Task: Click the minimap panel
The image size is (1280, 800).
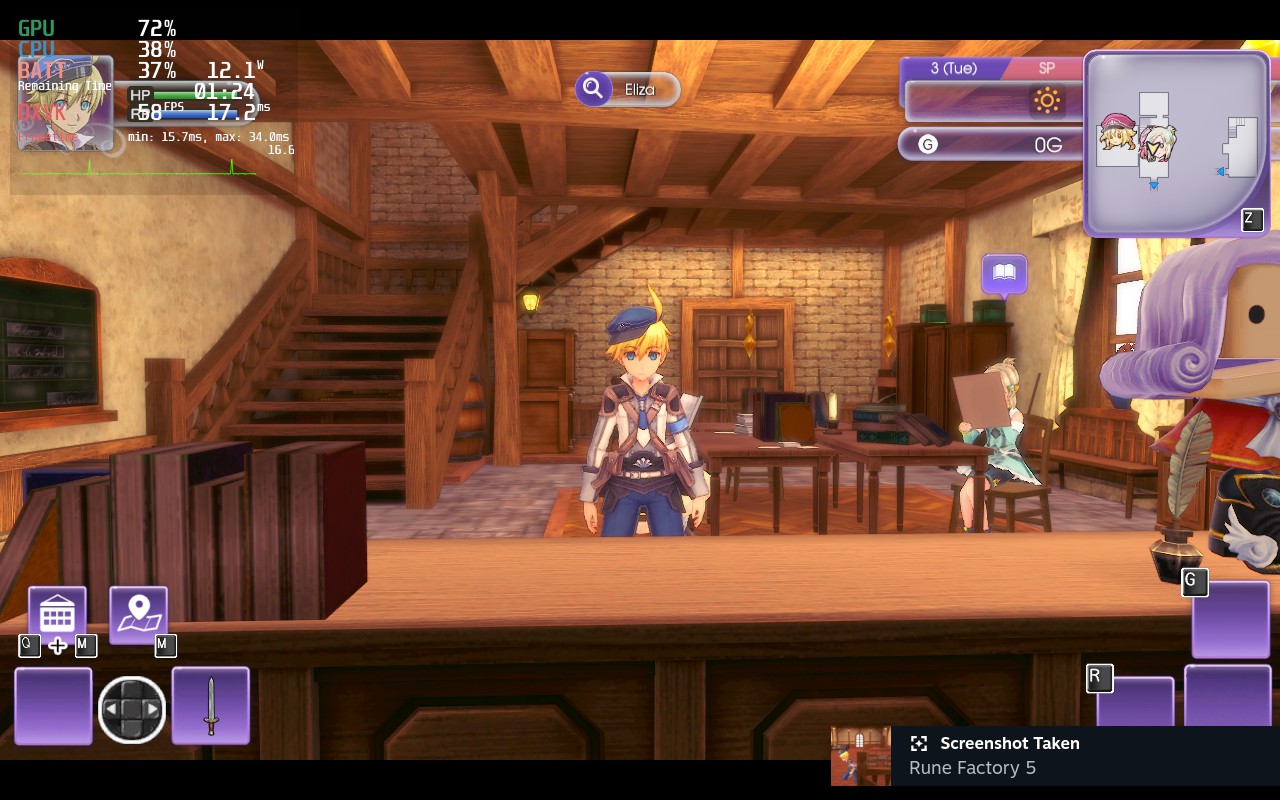Action: tap(1176, 143)
